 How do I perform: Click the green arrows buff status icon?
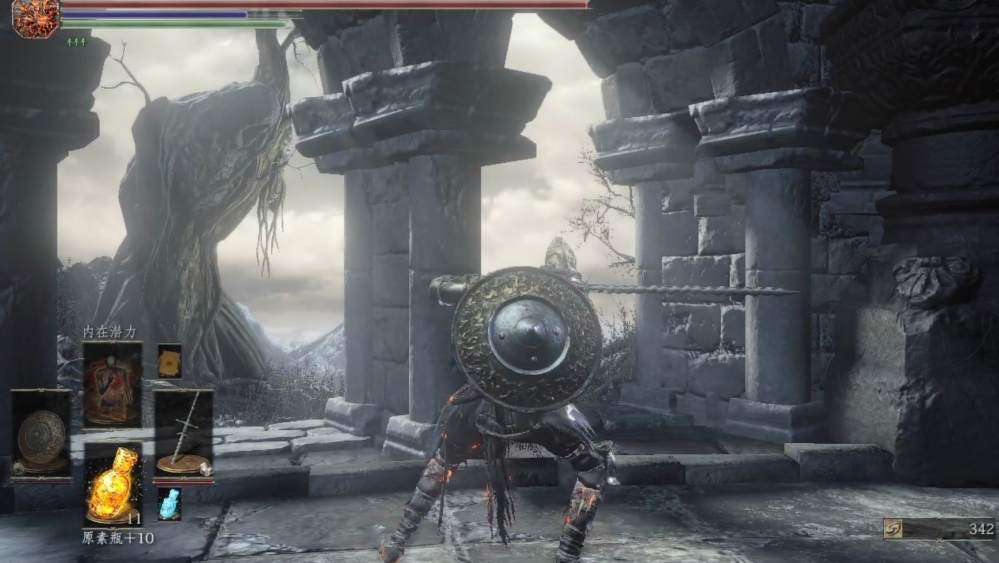click(x=76, y=42)
